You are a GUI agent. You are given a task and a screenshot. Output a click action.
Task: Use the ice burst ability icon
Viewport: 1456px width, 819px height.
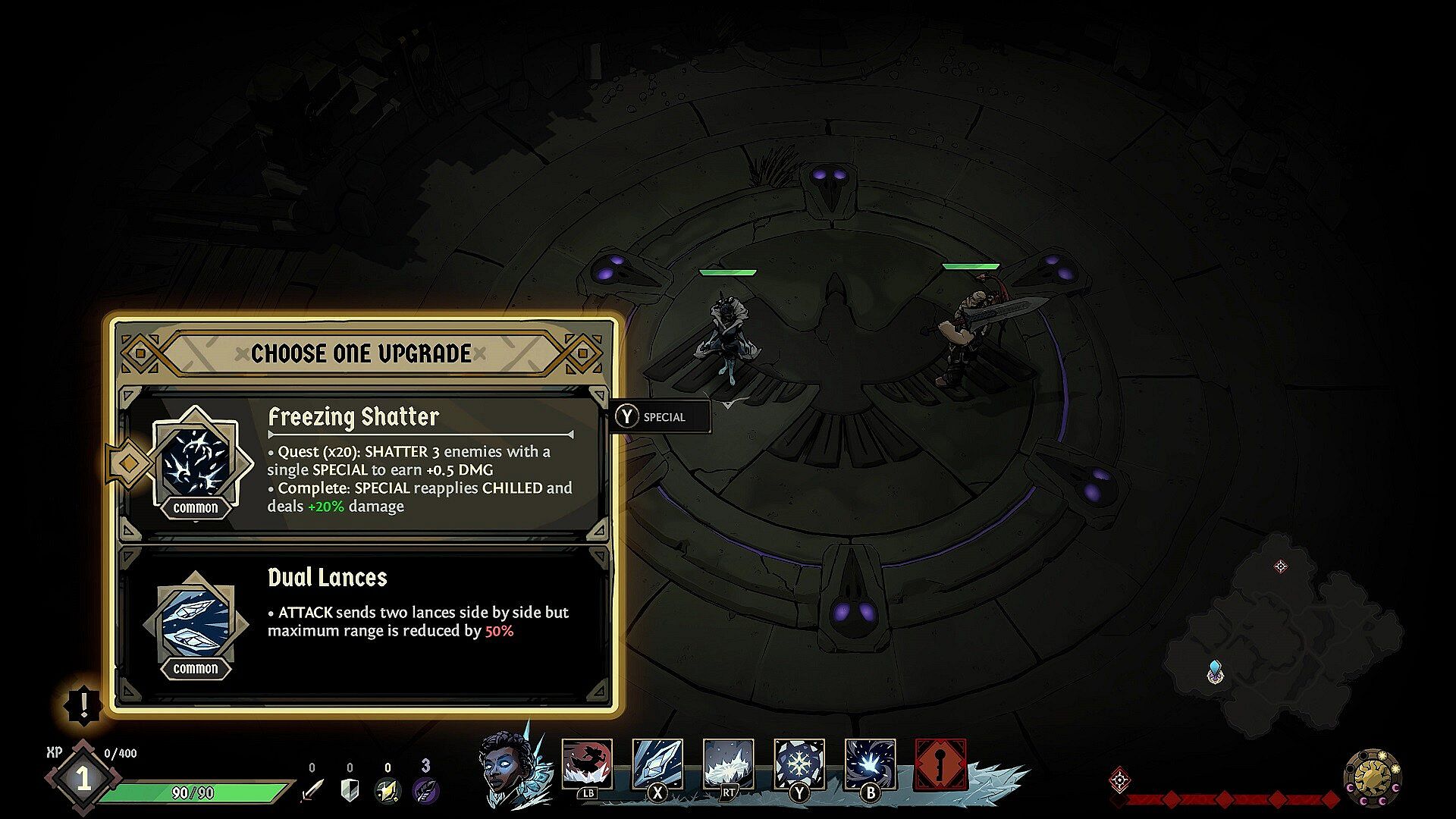pos(870,764)
